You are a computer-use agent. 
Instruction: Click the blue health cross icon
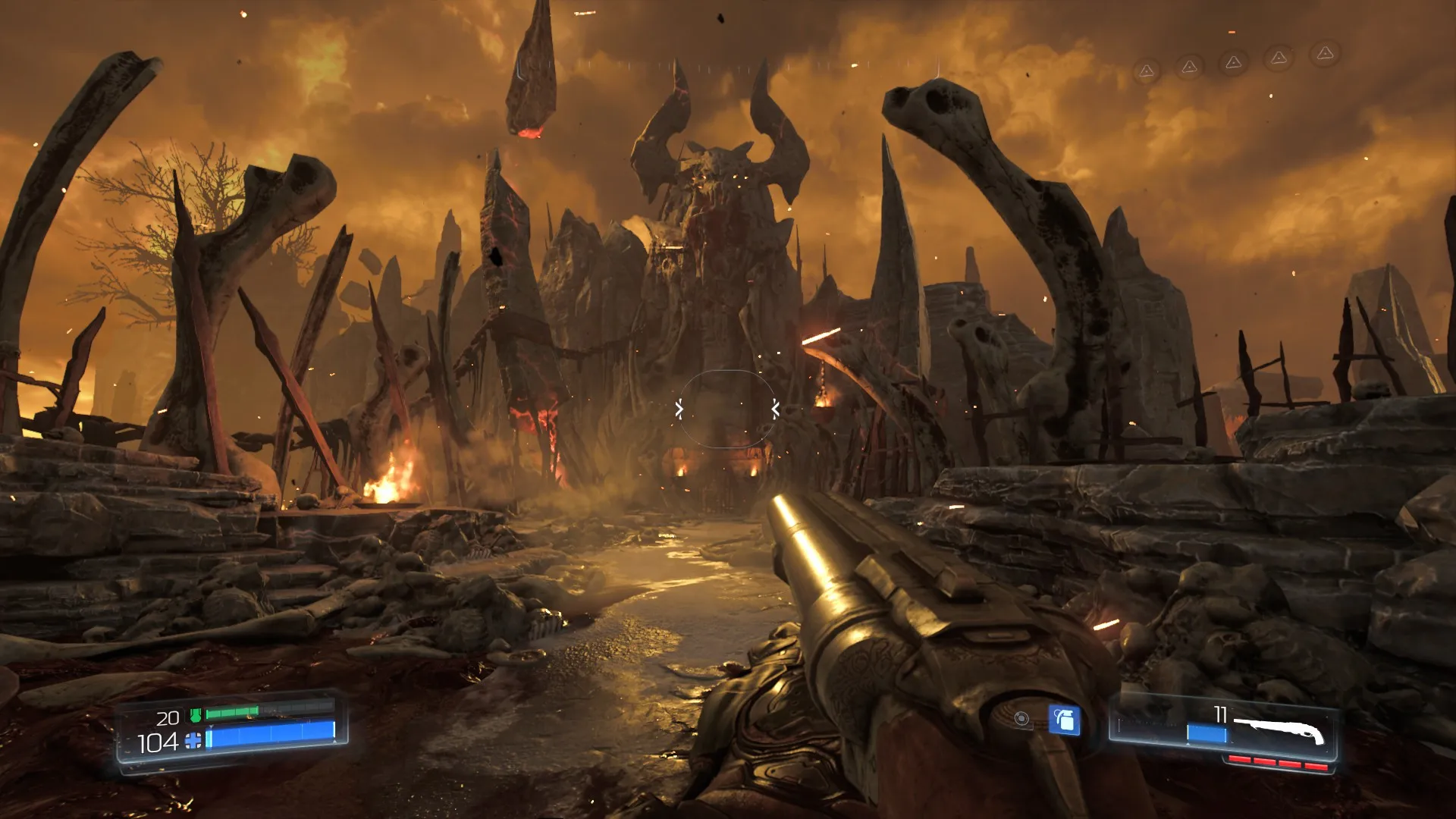(193, 741)
